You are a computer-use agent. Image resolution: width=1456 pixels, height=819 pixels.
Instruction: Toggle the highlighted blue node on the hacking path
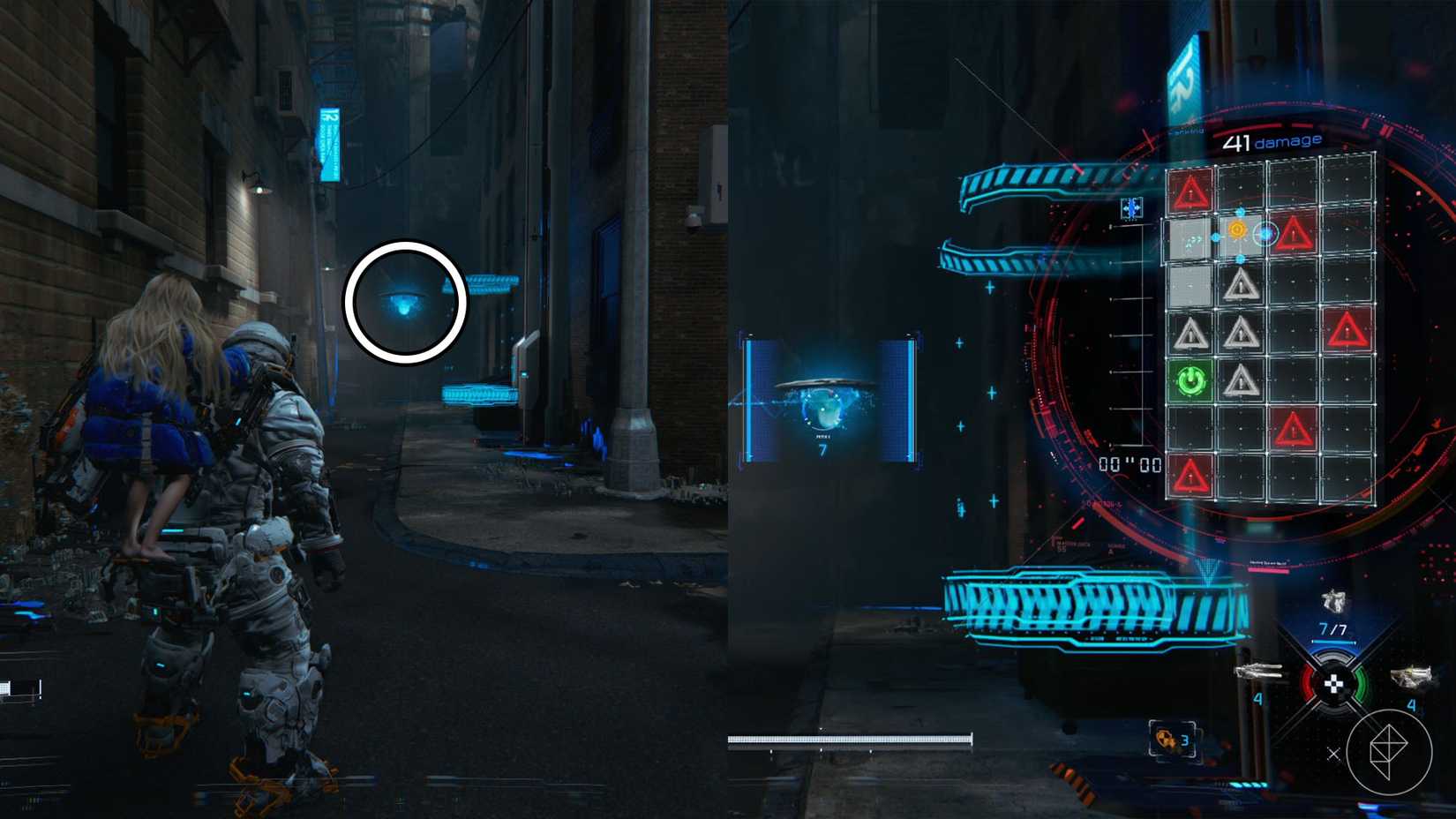pos(1264,234)
